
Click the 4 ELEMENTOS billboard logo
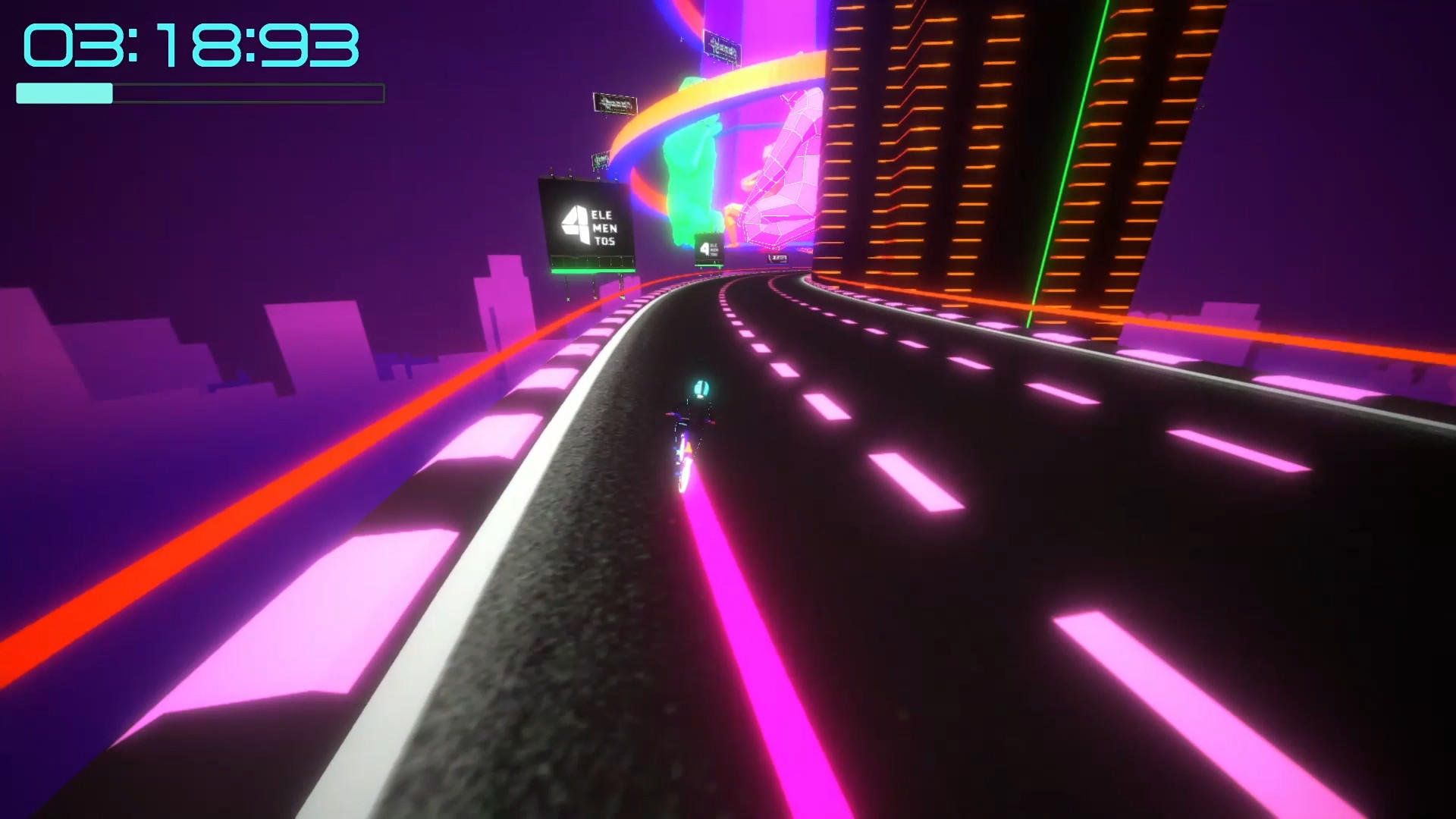coord(575,221)
